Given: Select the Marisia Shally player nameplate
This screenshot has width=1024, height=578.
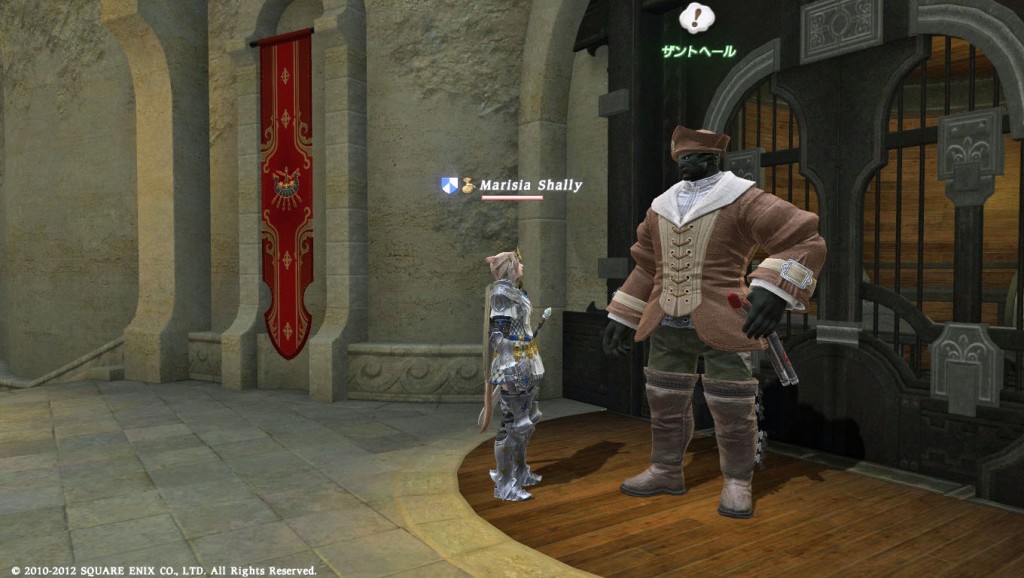Looking at the screenshot, I should tap(530, 185).
